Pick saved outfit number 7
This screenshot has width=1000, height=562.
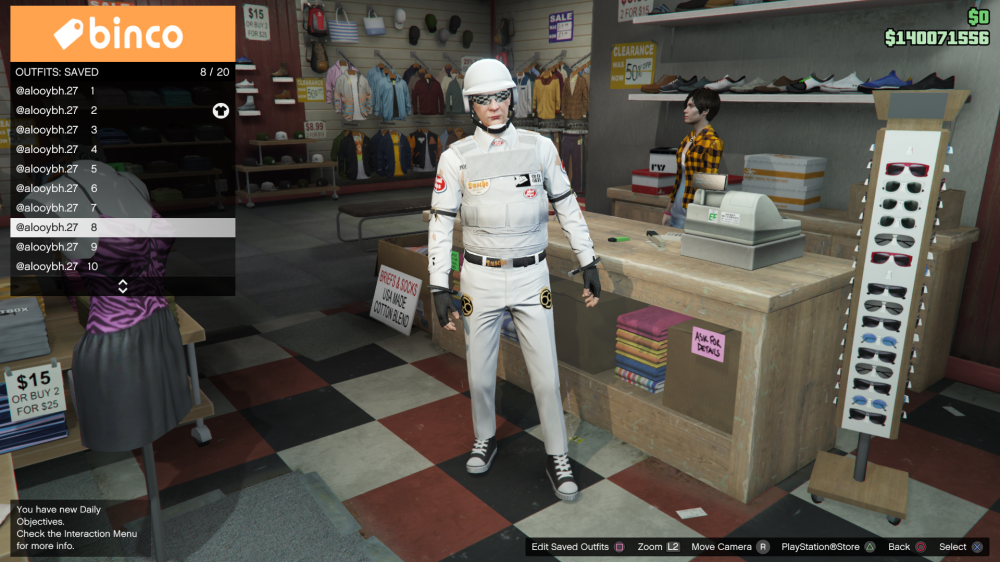click(122, 208)
